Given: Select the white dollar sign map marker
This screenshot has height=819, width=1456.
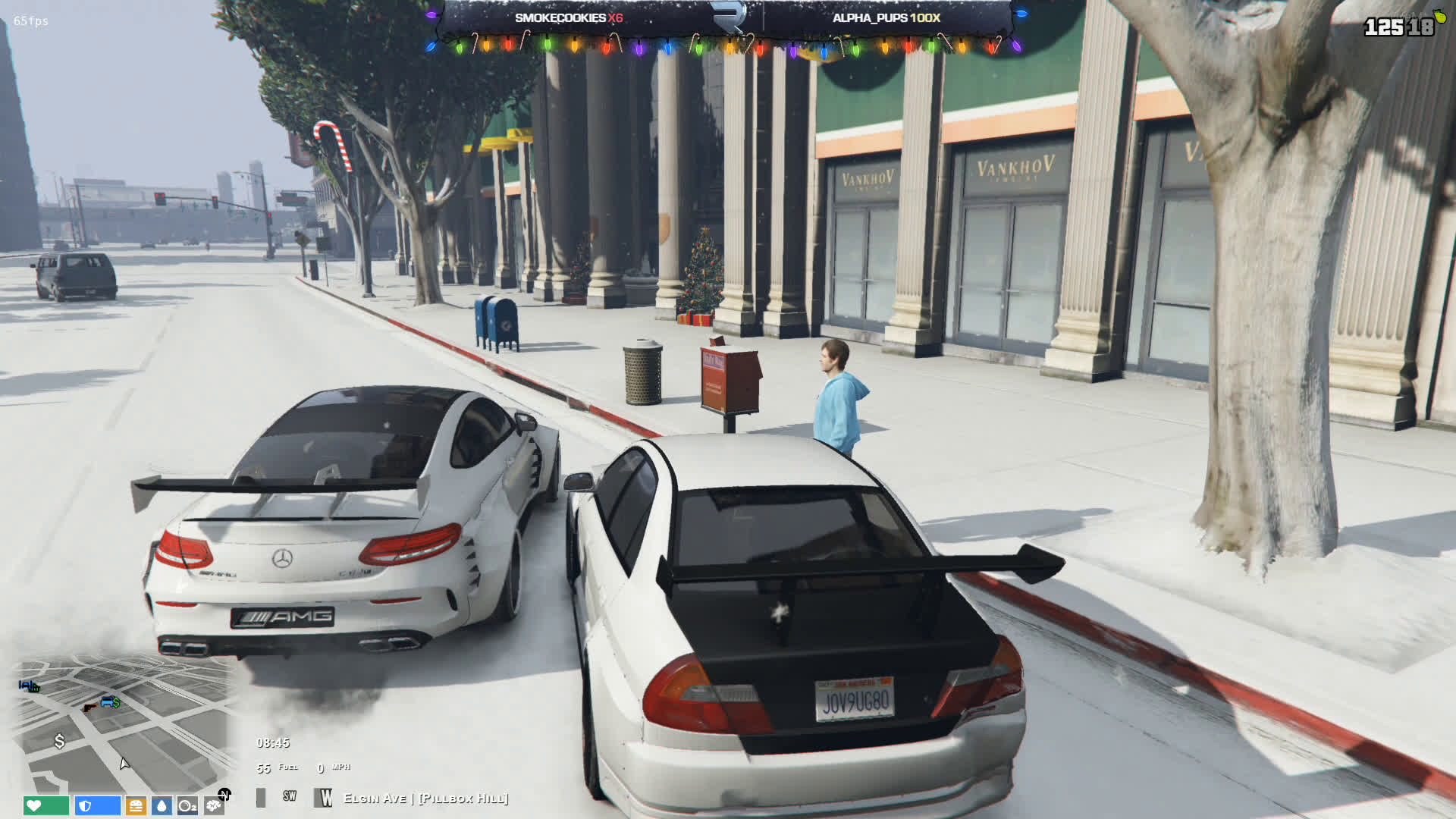Looking at the screenshot, I should coord(59,741).
